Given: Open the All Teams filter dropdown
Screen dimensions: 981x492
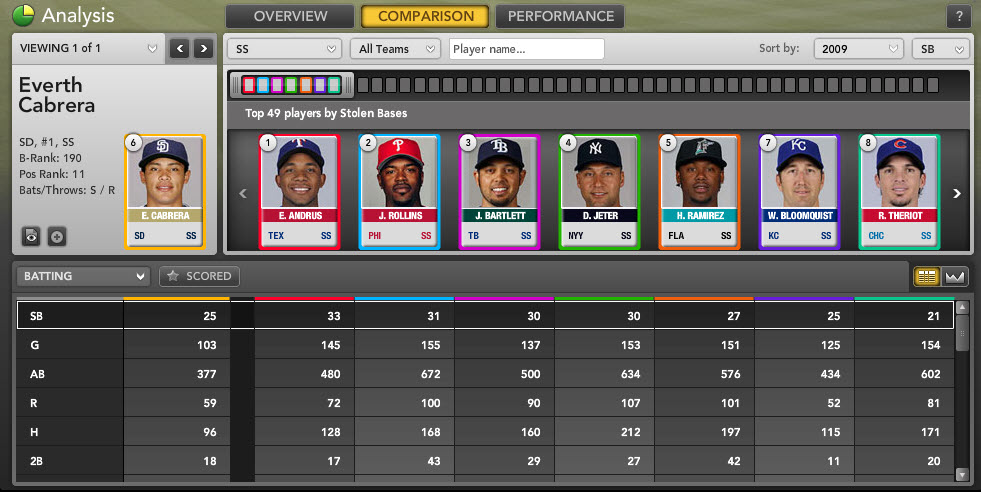Looking at the screenshot, I should [395, 49].
